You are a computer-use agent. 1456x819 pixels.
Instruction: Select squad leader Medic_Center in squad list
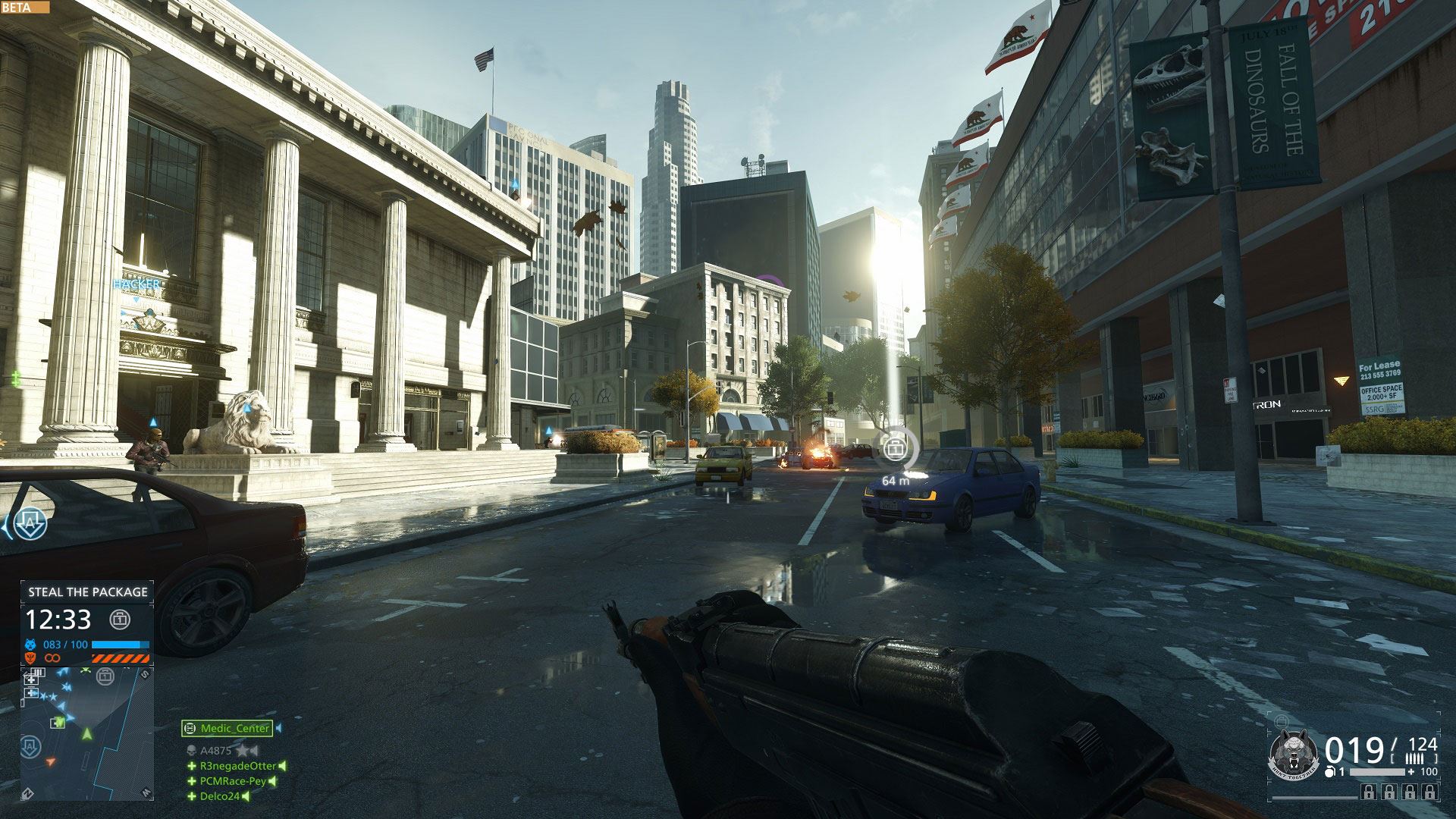coord(227,728)
